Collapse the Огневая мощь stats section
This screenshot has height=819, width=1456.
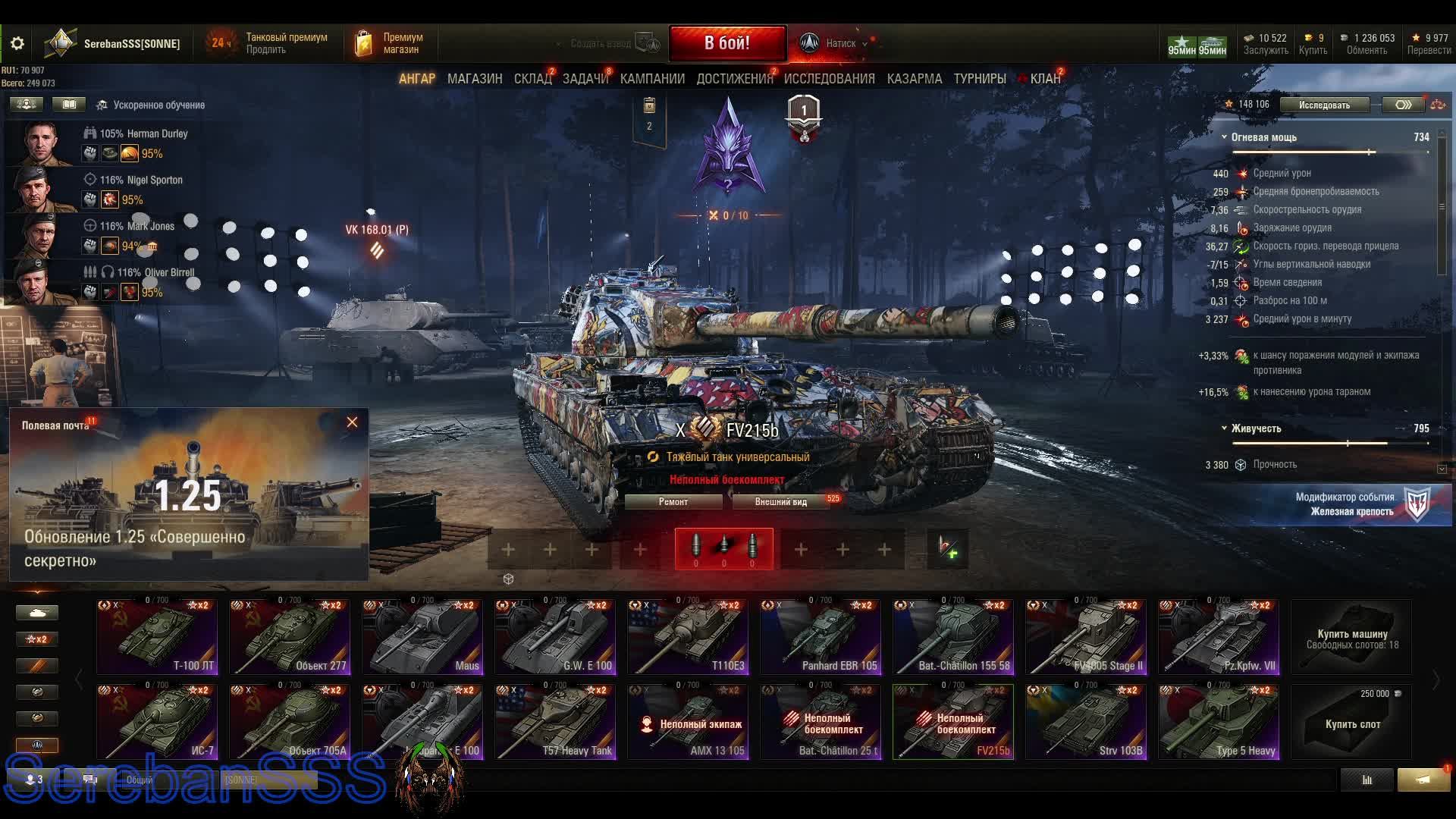pyautogui.click(x=1224, y=137)
